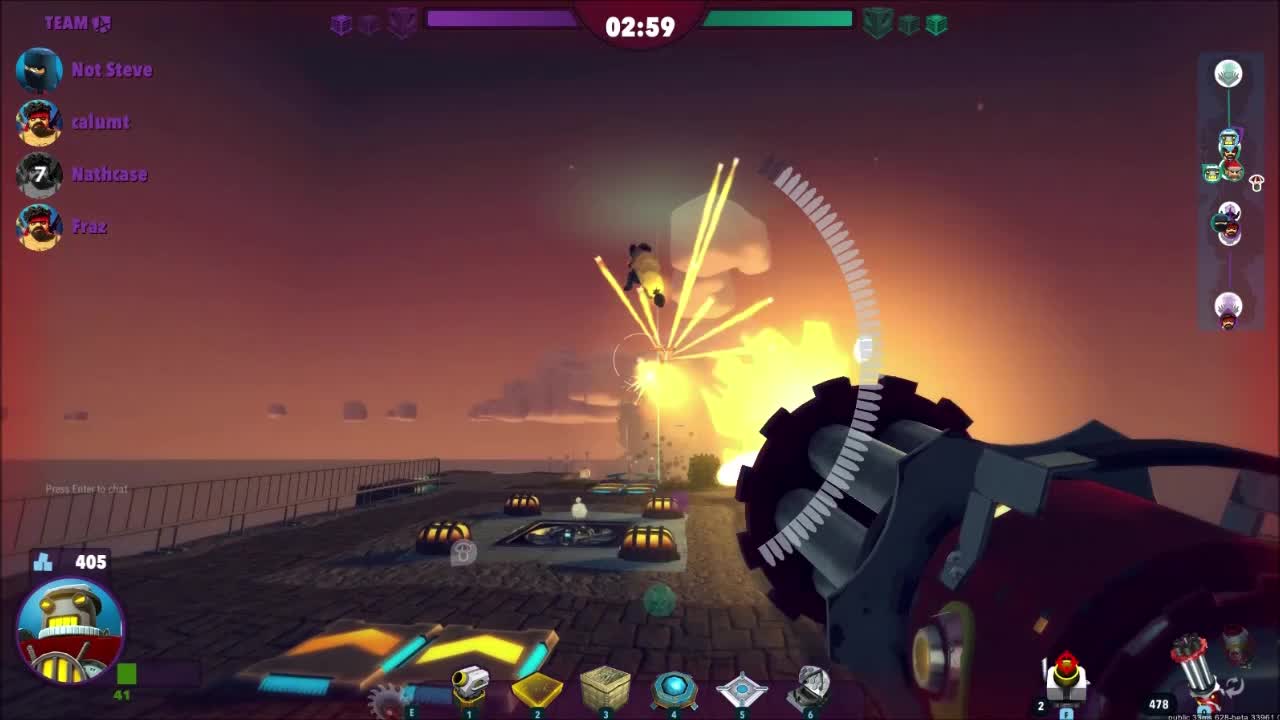Viewport: 1280px width, 720px height.
Task: Click the health value 405 by the portrait
Action: pos(89,562)
